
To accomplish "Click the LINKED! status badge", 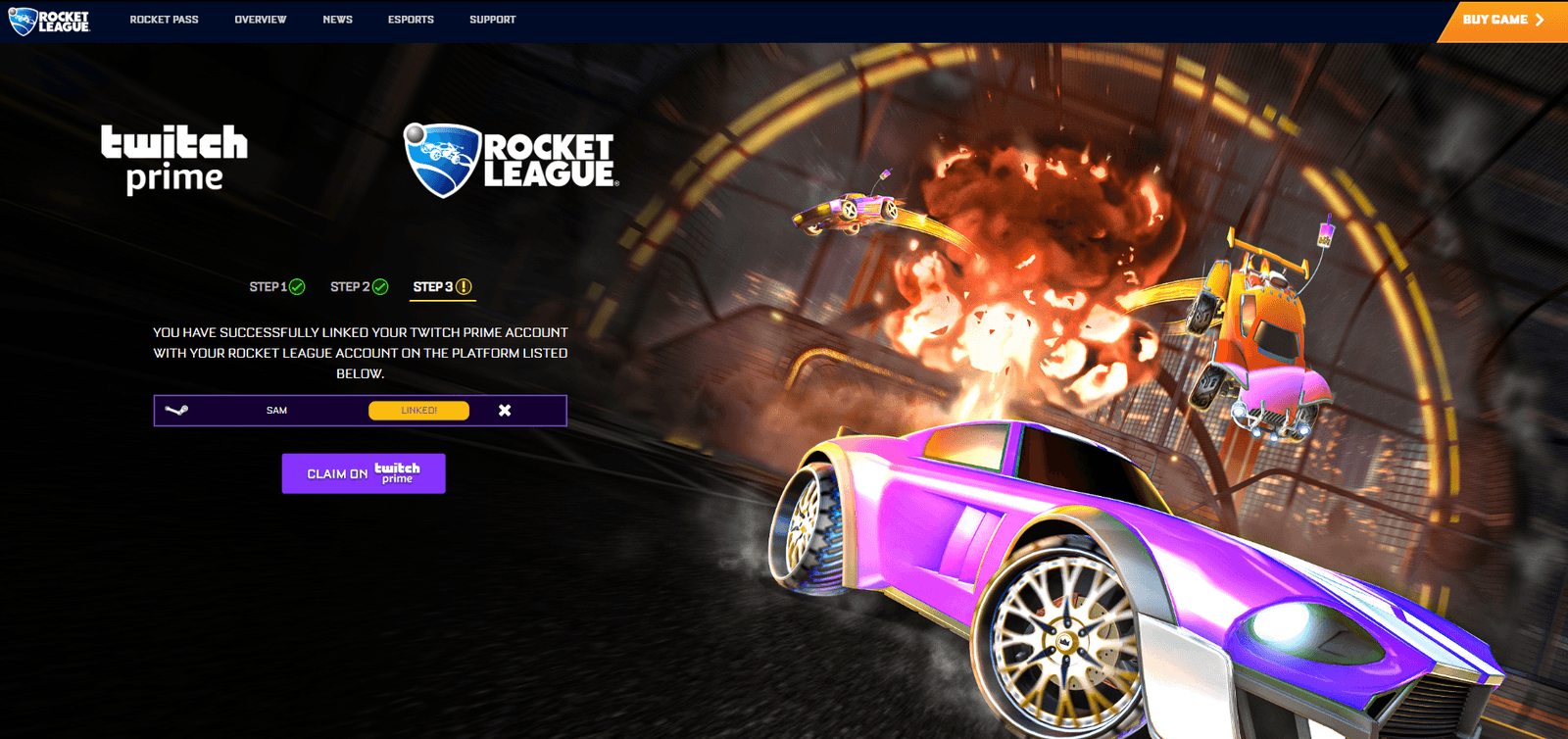I will tap(418, 410).
